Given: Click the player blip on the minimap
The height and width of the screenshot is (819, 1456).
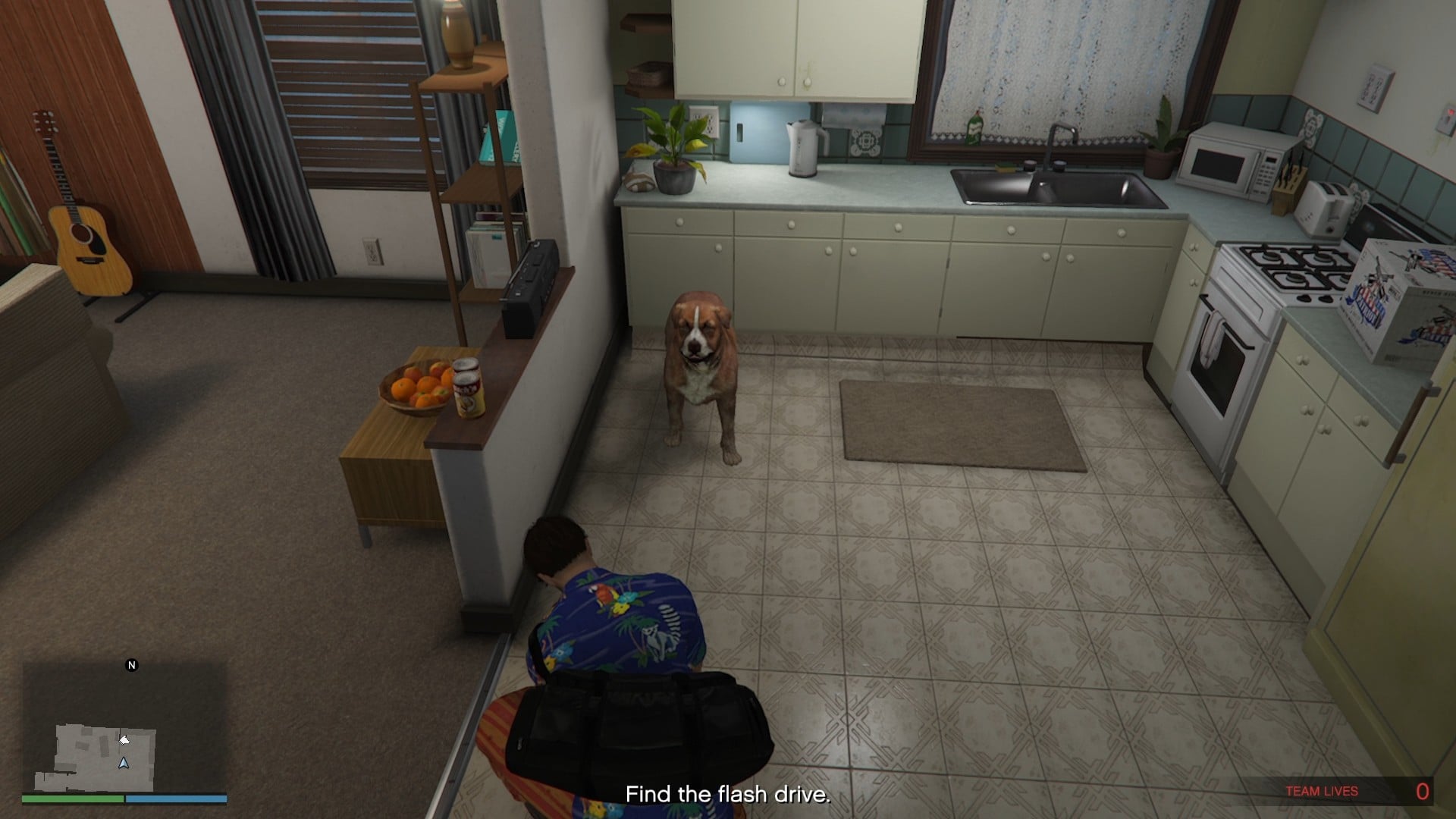Looking at the screenshot, I should point(124,761).
